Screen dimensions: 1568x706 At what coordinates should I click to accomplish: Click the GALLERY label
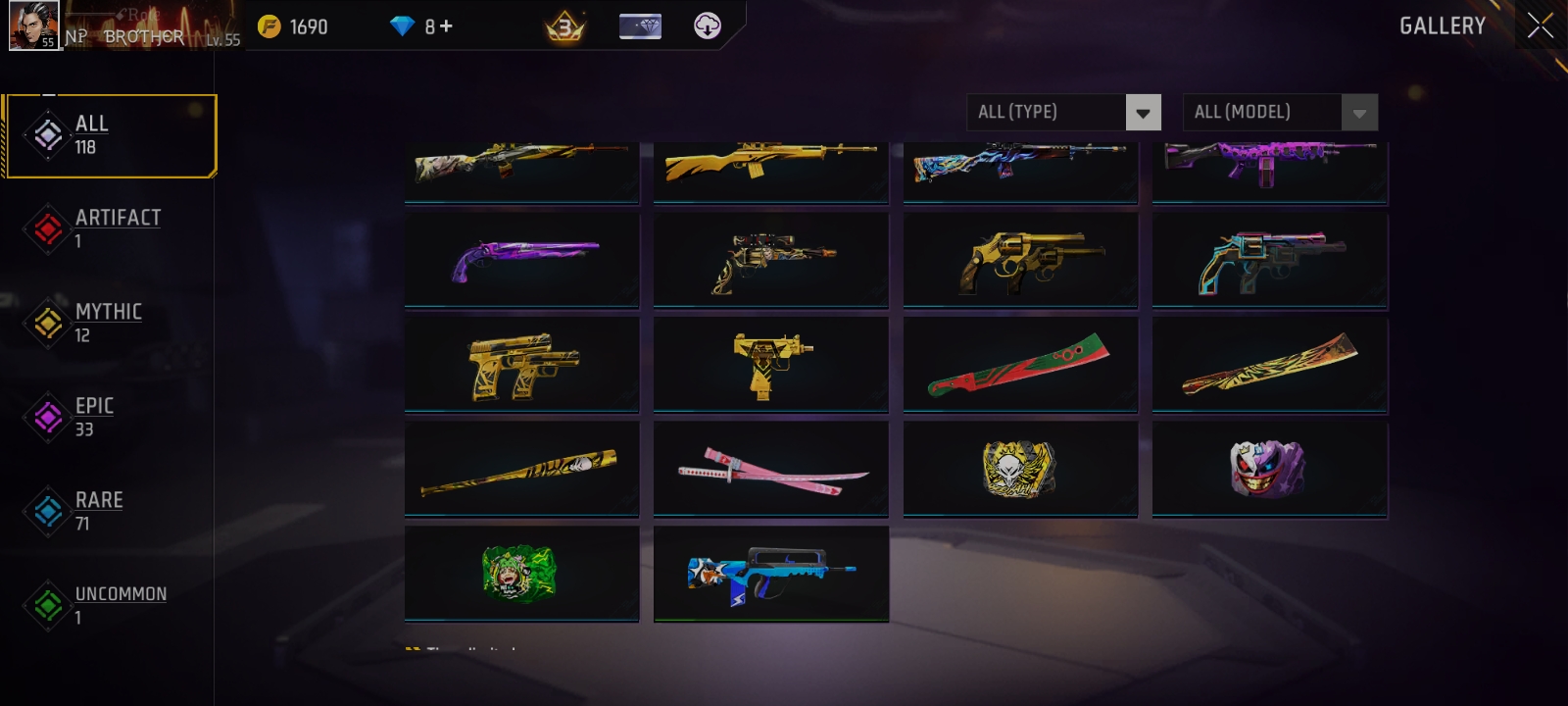[x=1441, y=26]
